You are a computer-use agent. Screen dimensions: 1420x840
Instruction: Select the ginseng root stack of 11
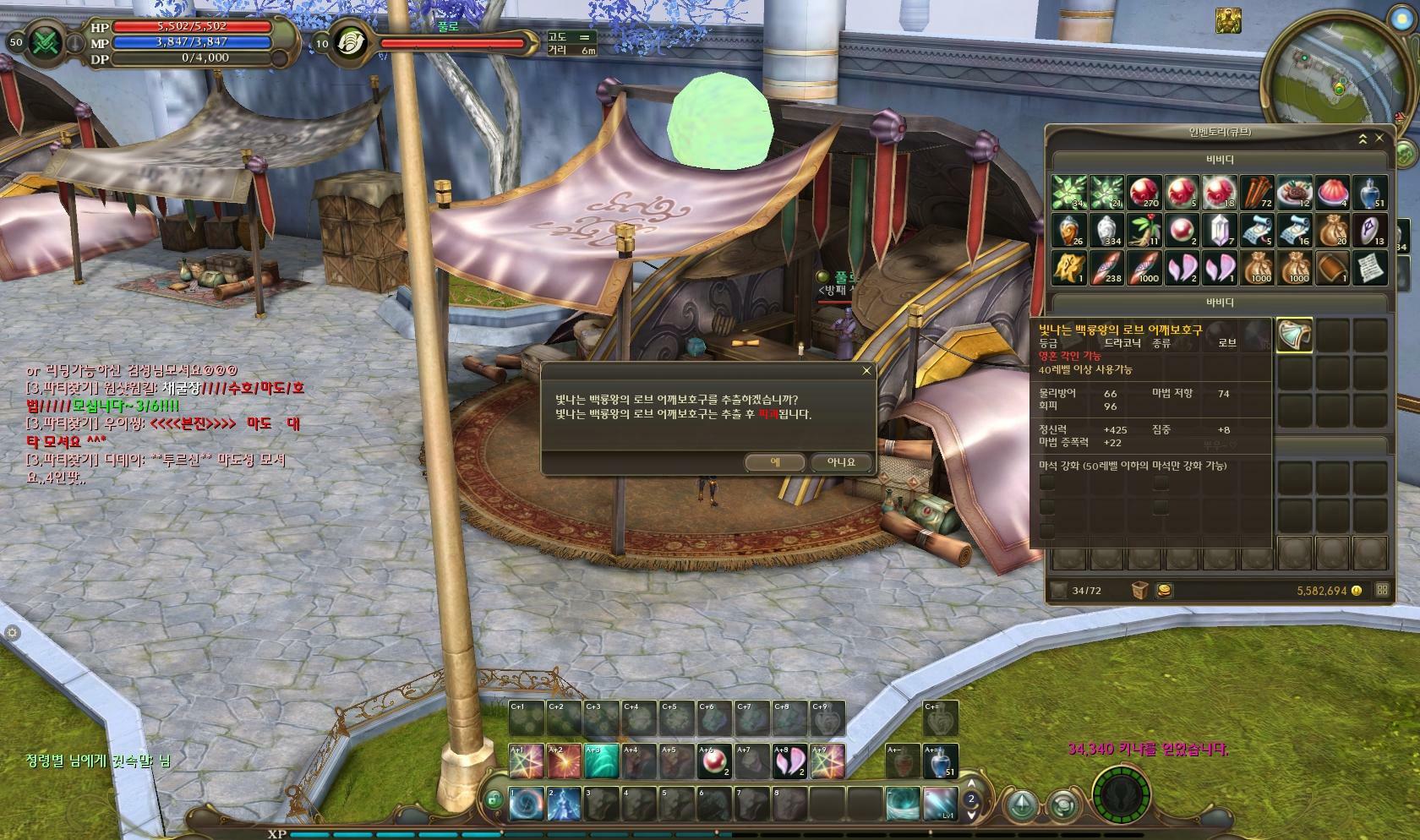tap(1144, 230)
